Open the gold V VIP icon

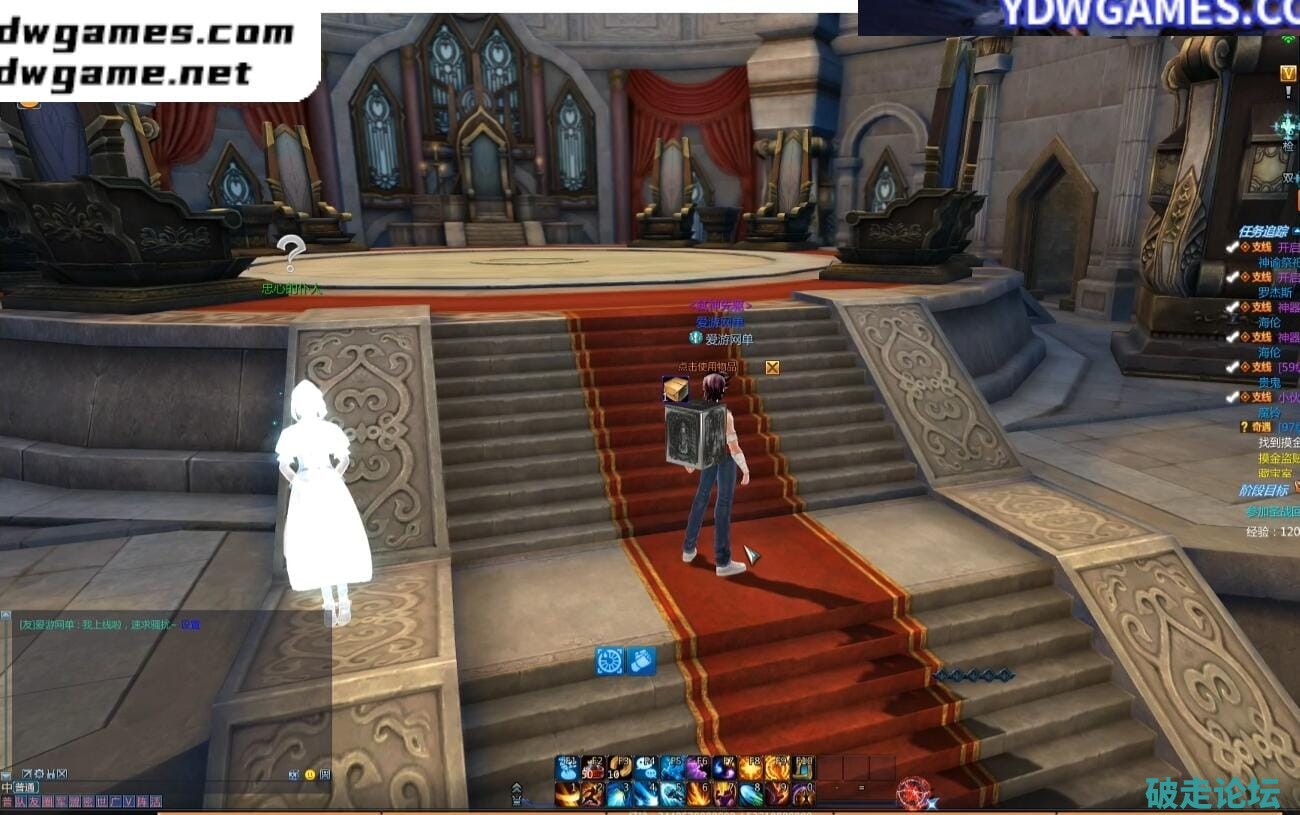tap(1288, 73)
